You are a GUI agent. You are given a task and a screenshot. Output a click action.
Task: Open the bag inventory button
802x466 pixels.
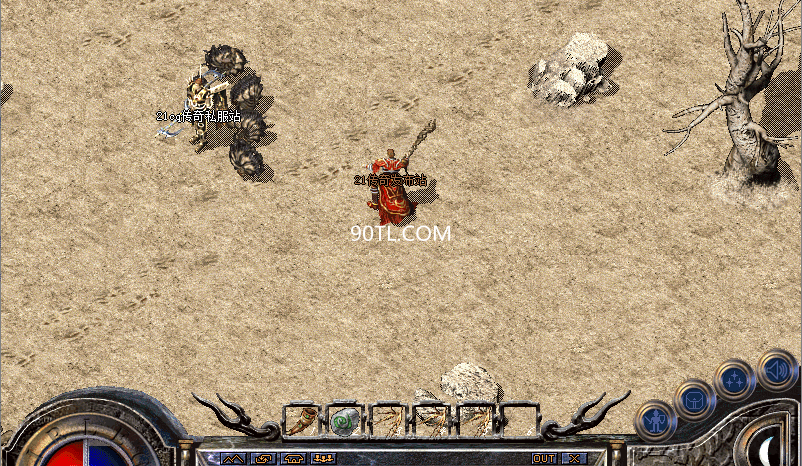pyautogui.click(x=694, y=399)
